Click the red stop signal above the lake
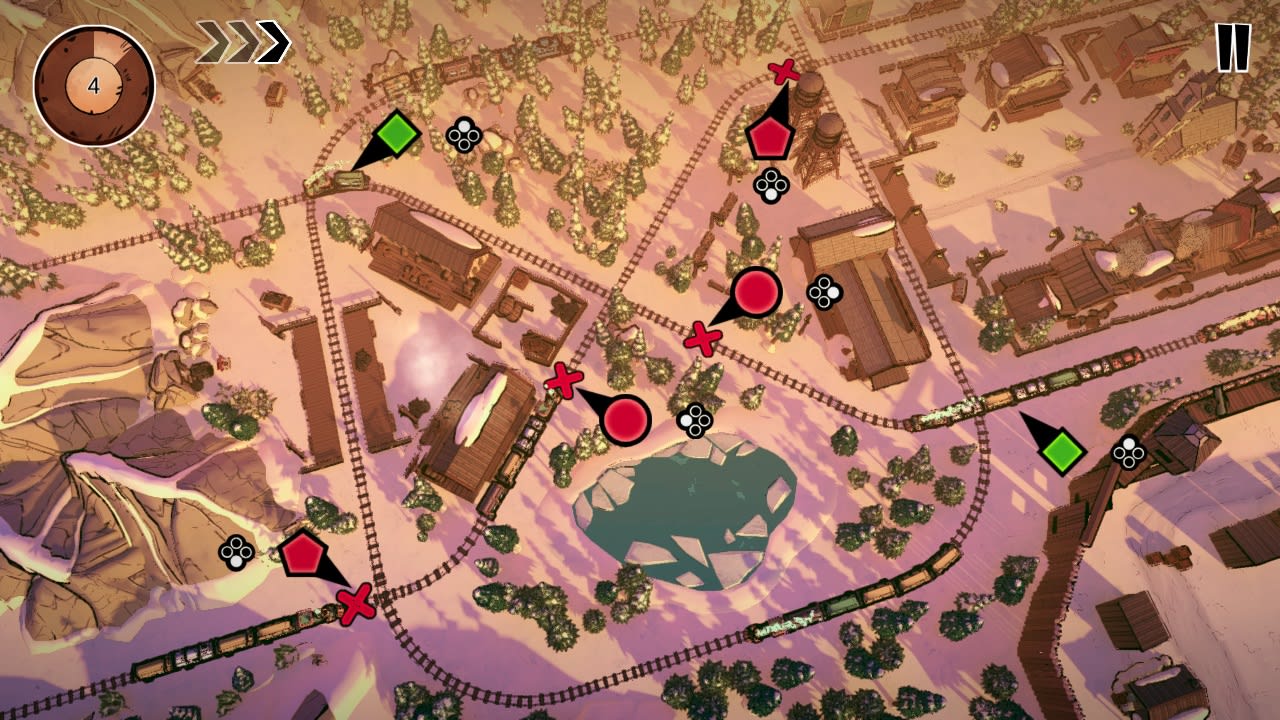This screenshot has width=1280, height=720. [x=627, y=420]
